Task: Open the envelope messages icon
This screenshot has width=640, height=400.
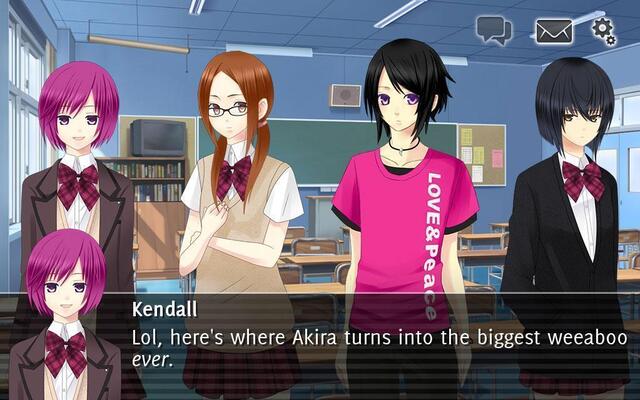Action: pyautogui.click(x=553, y=31)
